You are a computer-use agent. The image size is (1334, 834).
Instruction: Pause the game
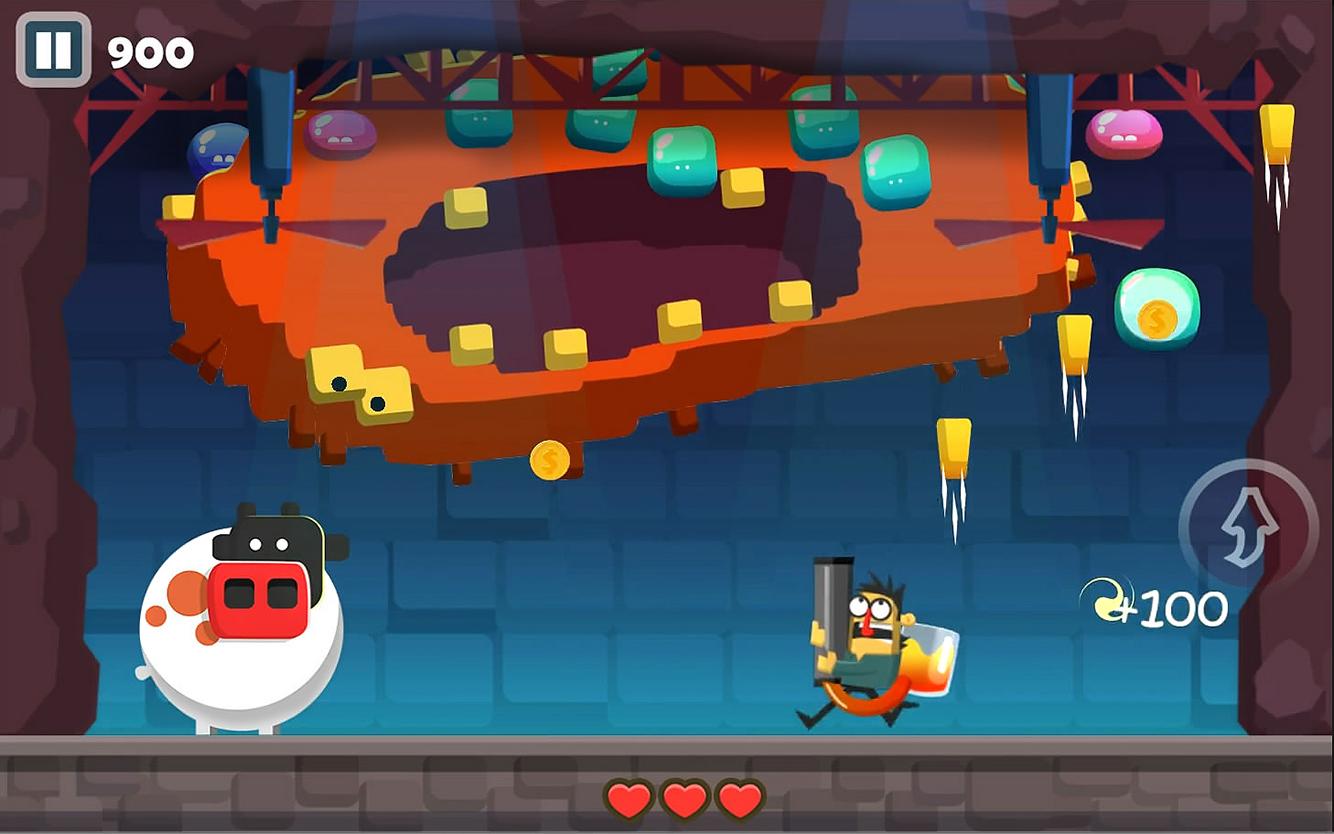[53, 50]
